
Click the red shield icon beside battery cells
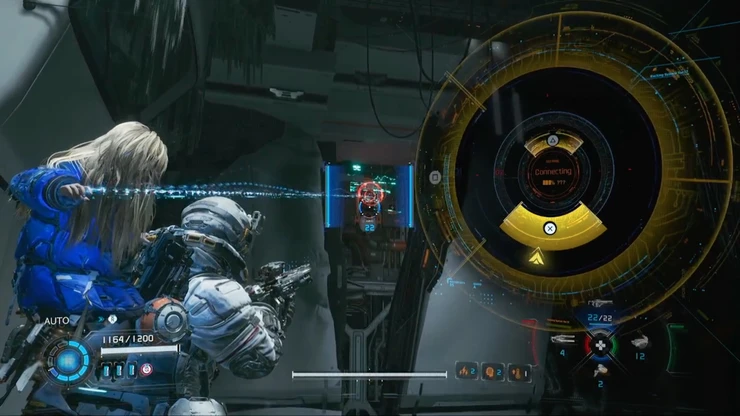[146, 370]
